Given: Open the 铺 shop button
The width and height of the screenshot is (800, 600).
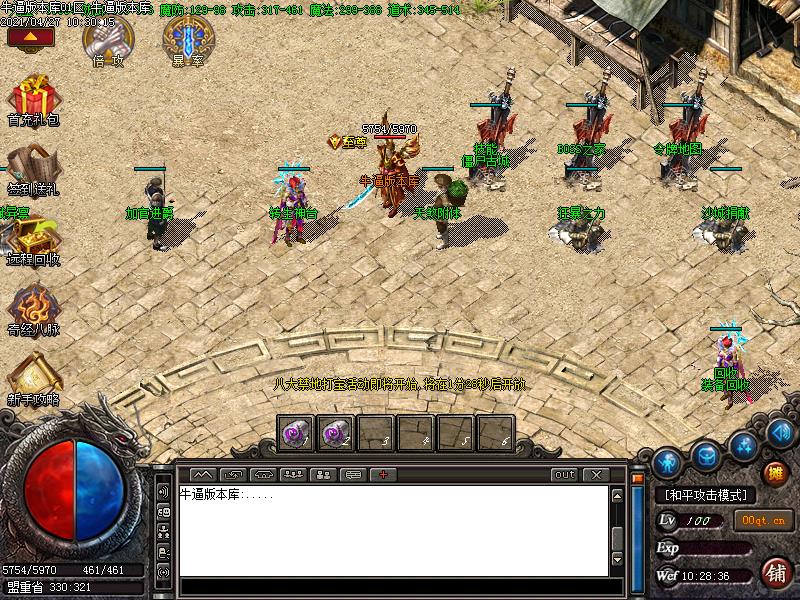Looking at the screenshot, I should (774, 573).
